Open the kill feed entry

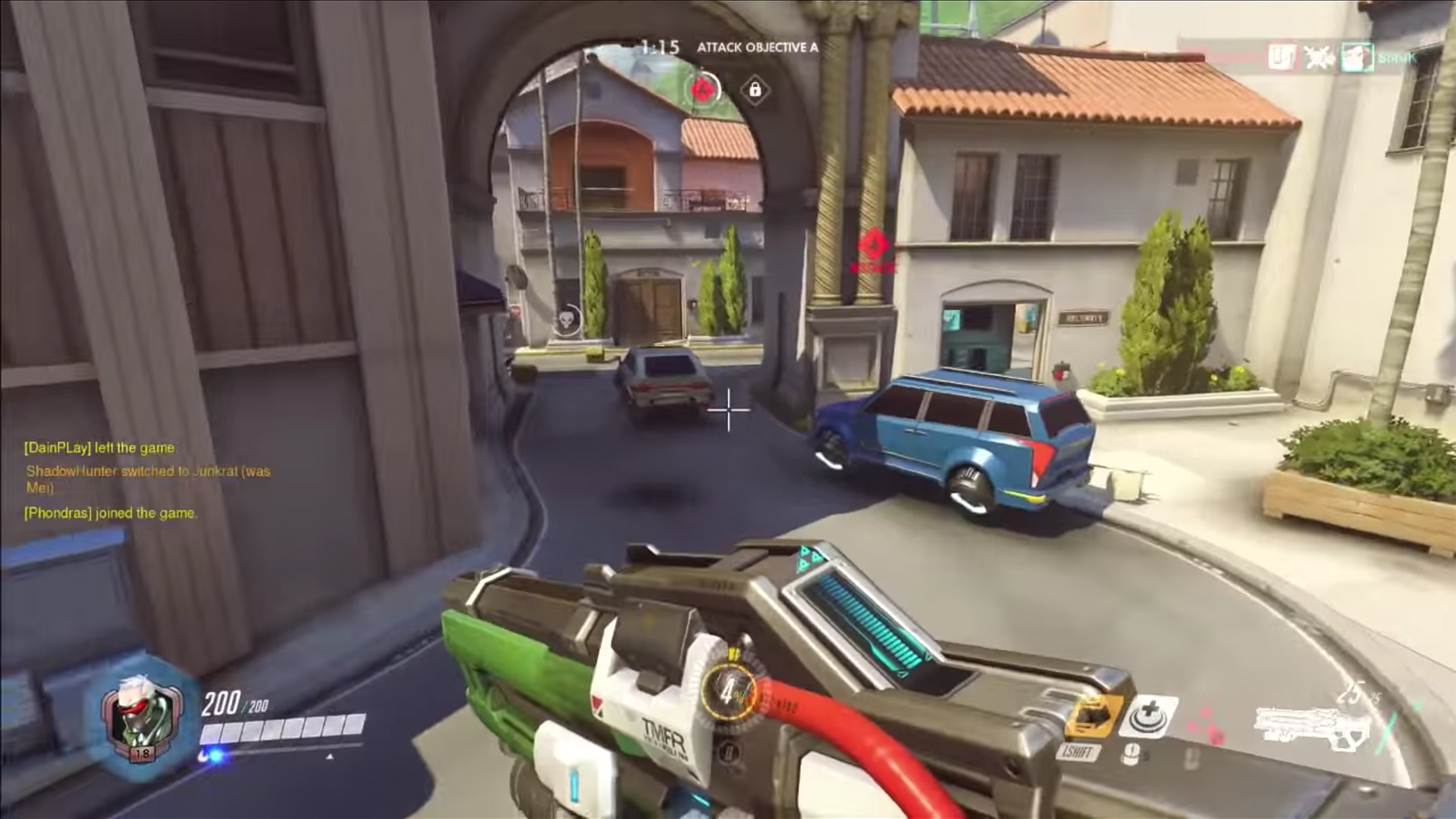point(1318,57)
